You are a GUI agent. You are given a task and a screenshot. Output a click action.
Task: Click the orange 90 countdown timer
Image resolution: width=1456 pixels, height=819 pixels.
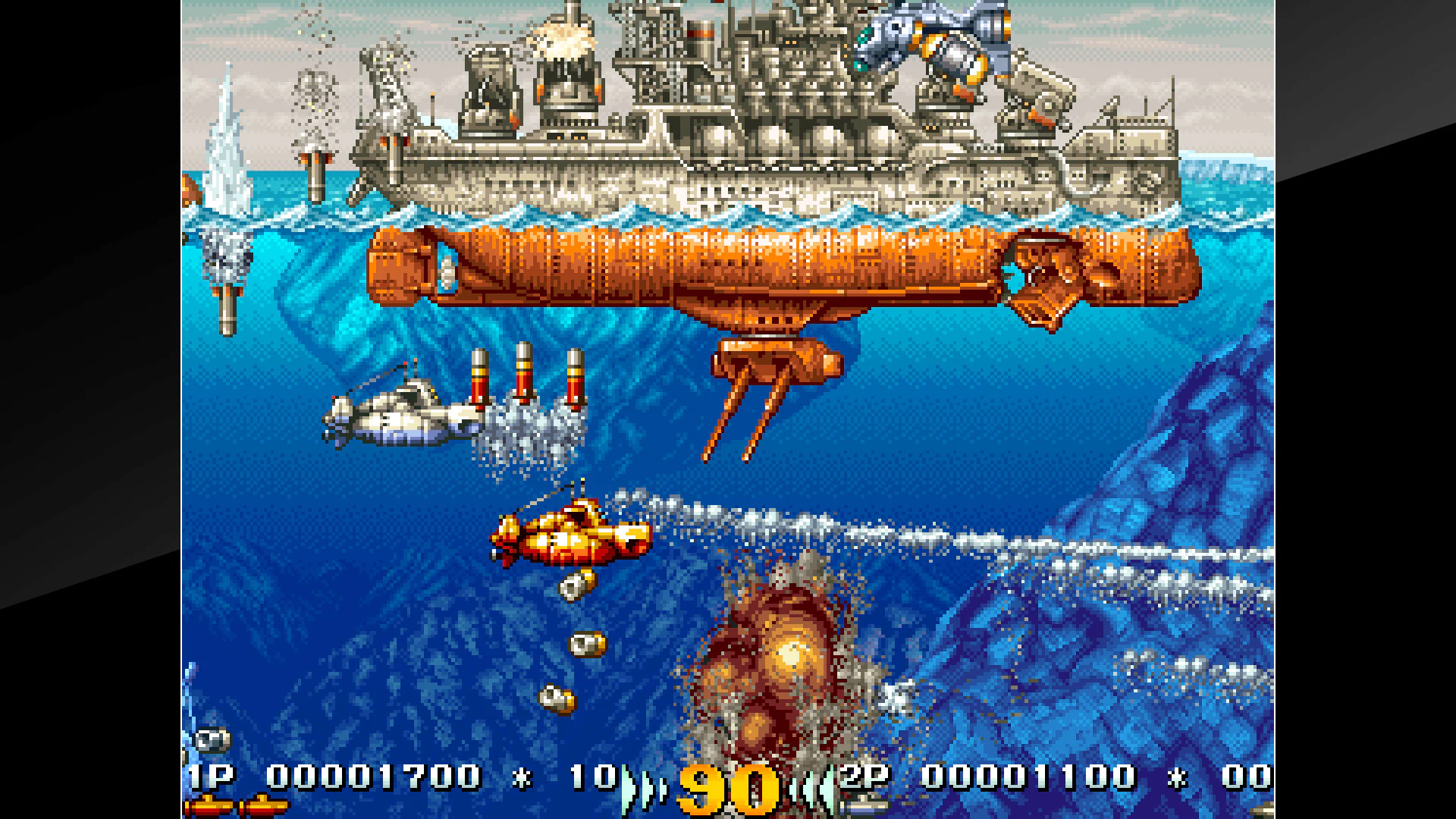[728, 785]
